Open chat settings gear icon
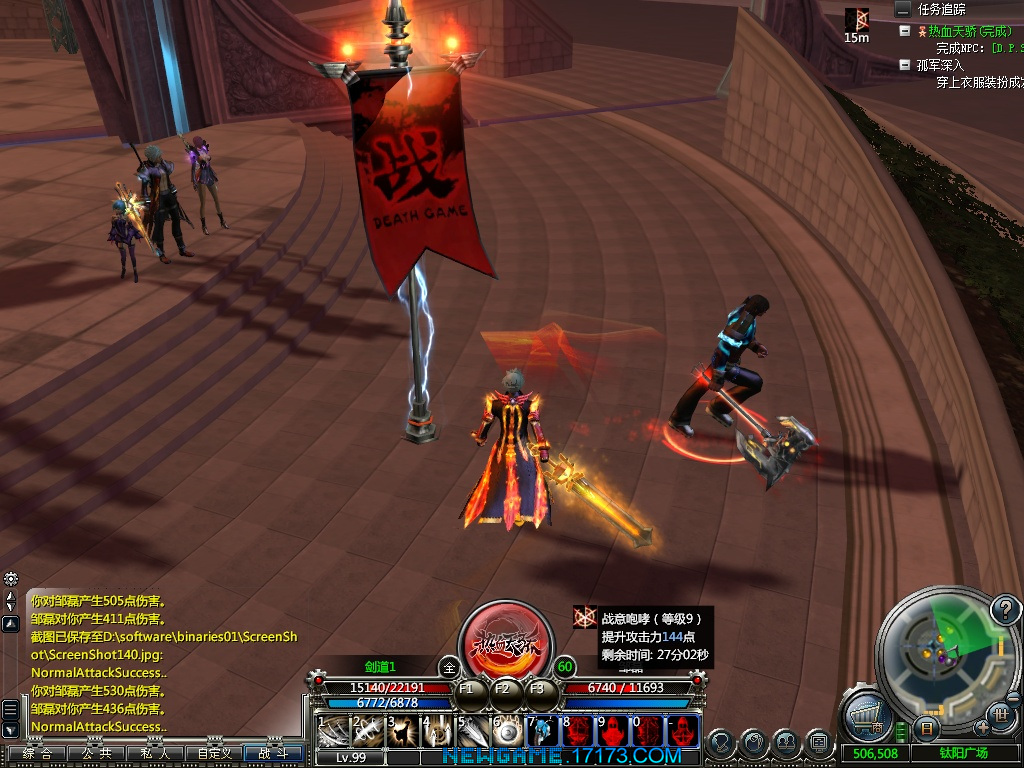Viewport: 1024px width, 768px height. point(10,579)
